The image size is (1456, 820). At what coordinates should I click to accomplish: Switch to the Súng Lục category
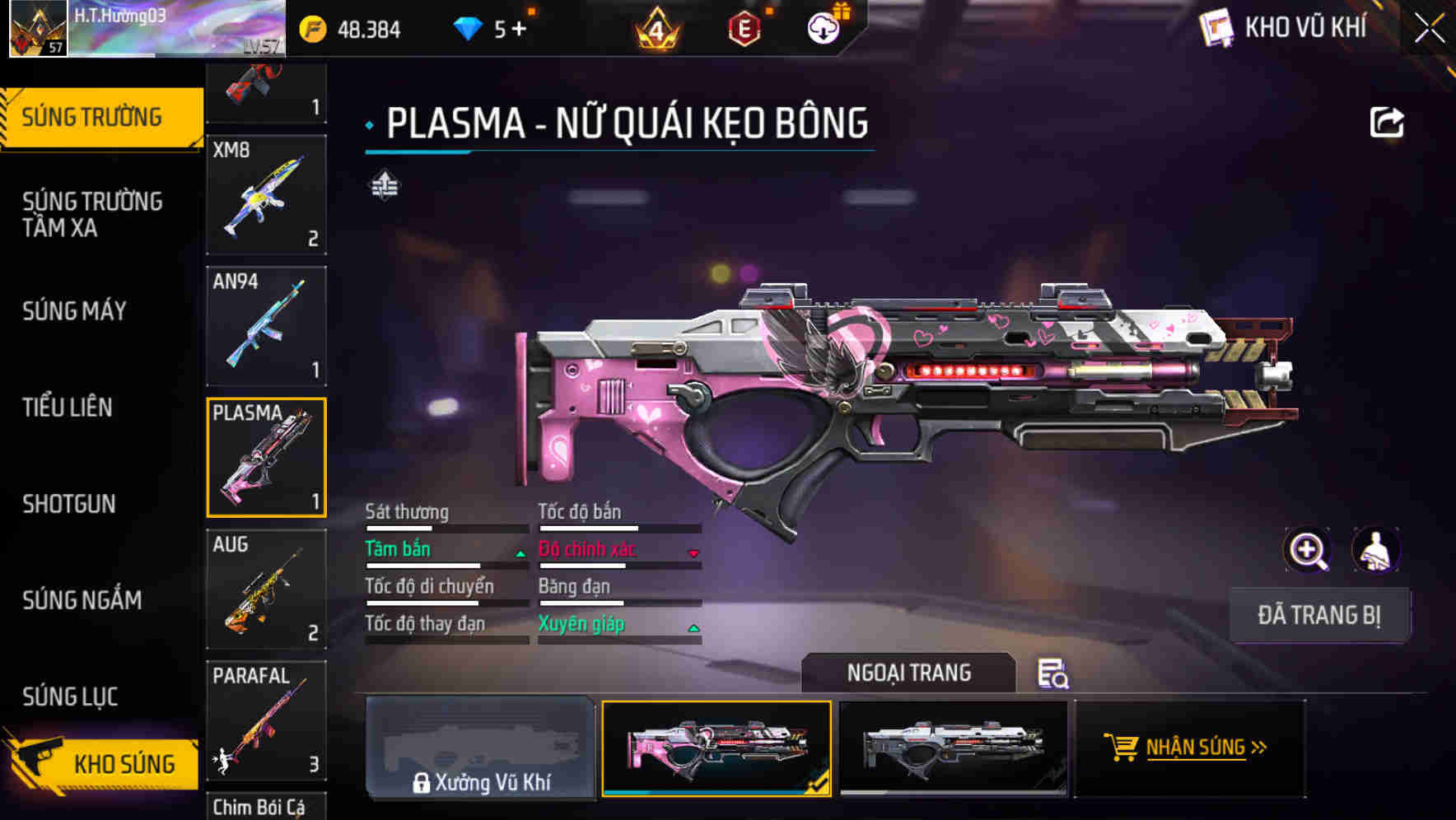tap(71, 697)
